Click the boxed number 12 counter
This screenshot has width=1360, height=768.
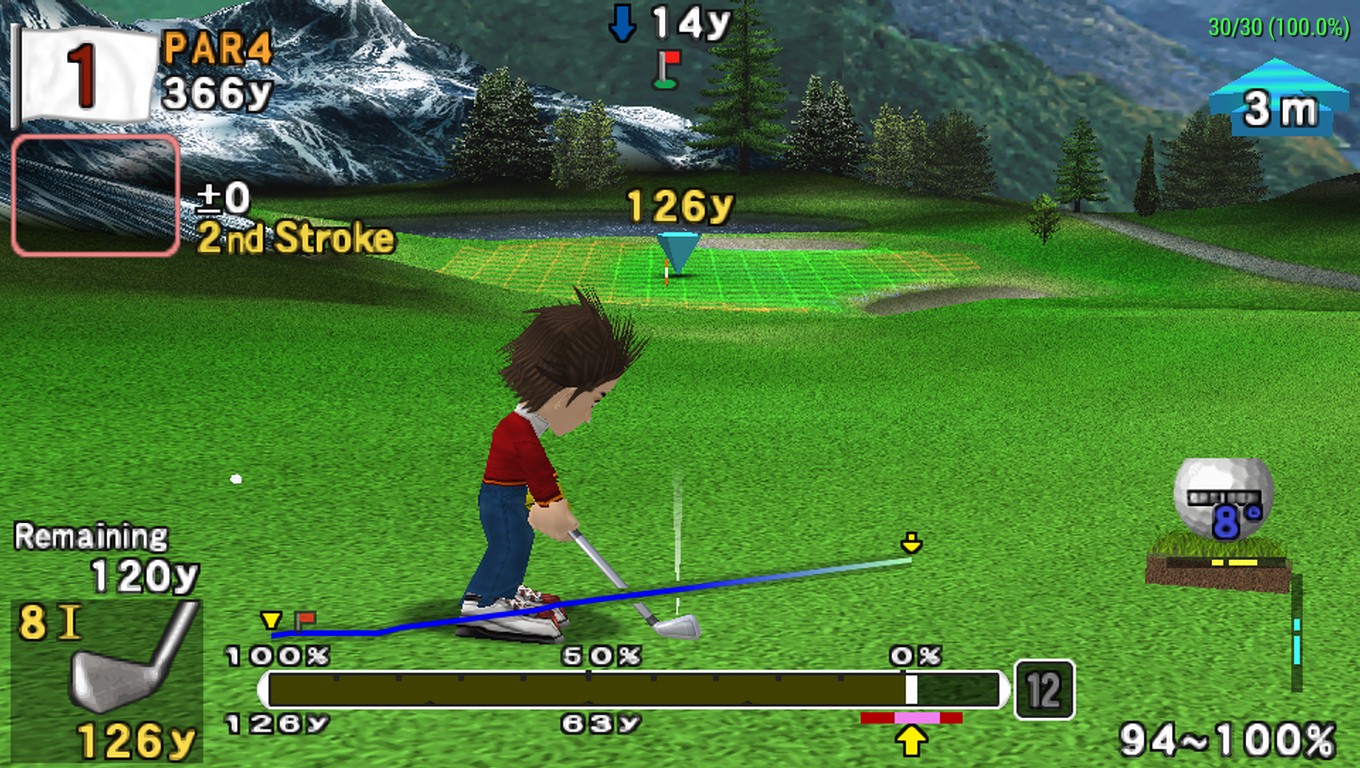pos(1044,690)
